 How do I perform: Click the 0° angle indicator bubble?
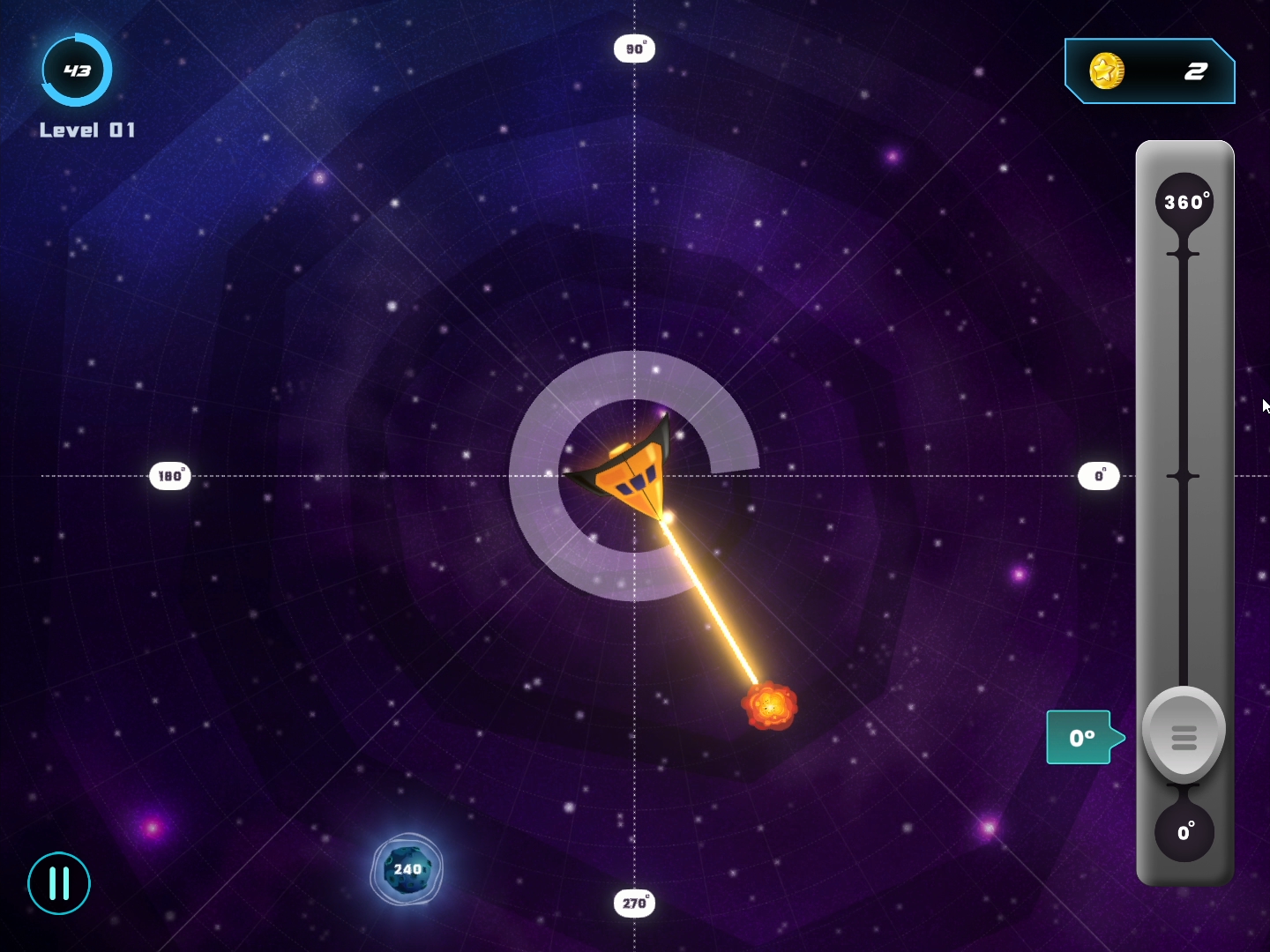(1081, 737)
